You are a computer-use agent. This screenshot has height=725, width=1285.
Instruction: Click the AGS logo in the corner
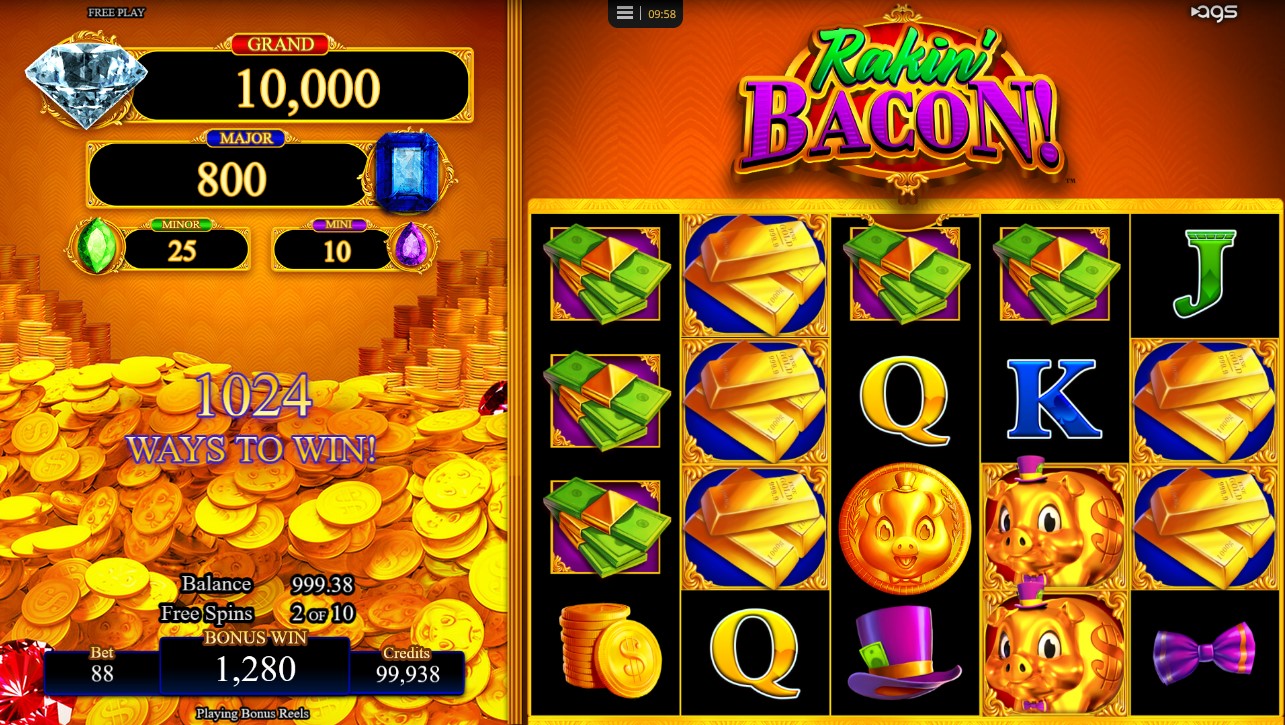[1214, 13]
